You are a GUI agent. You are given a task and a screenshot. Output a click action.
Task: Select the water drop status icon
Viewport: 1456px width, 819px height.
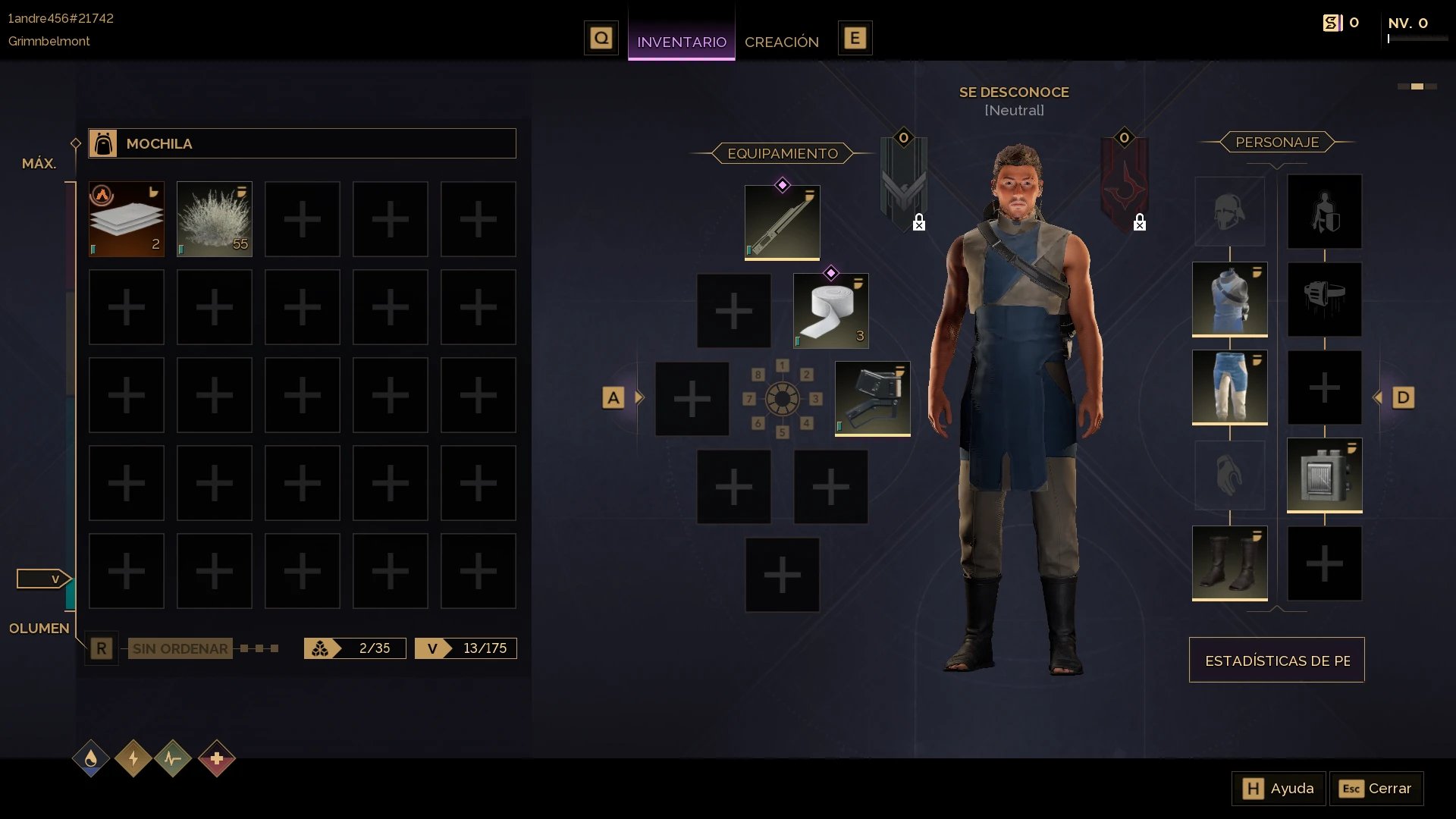[91, 758]
